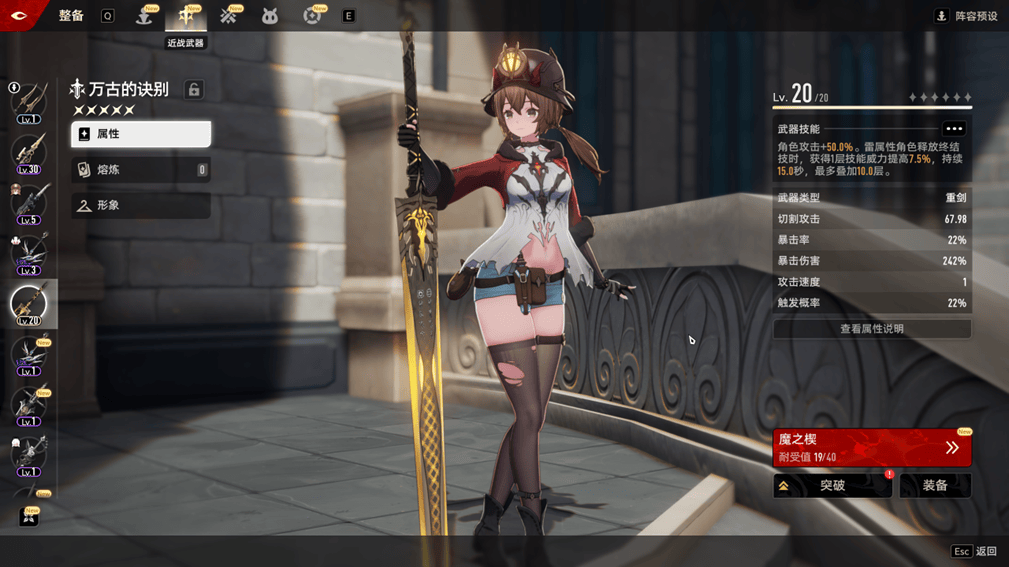This screenshot has width=1009, height=567.
Task: Click the 突破 breakthrough button
Action: pos(832,486)
